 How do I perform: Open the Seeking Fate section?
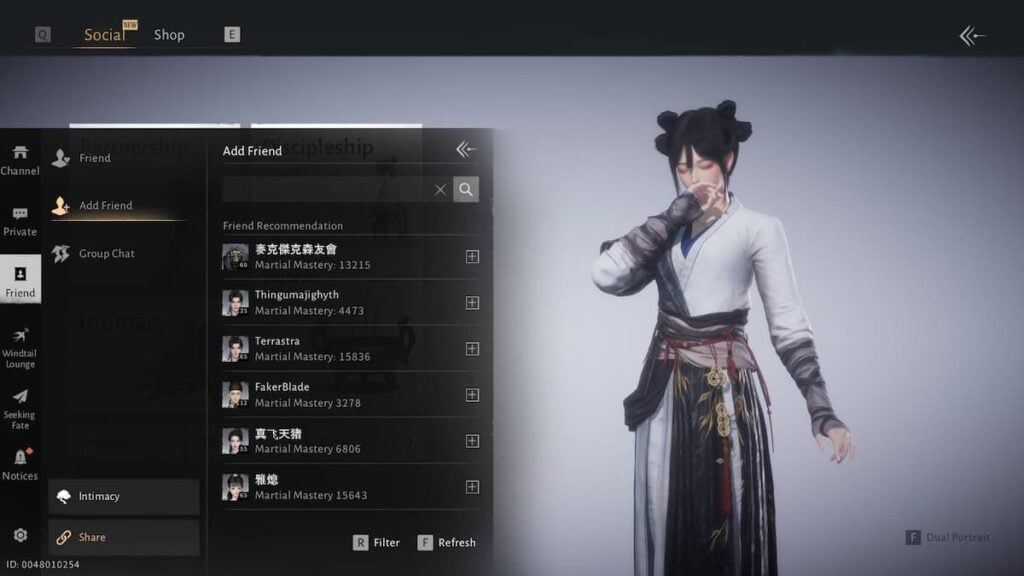[20, 408]
